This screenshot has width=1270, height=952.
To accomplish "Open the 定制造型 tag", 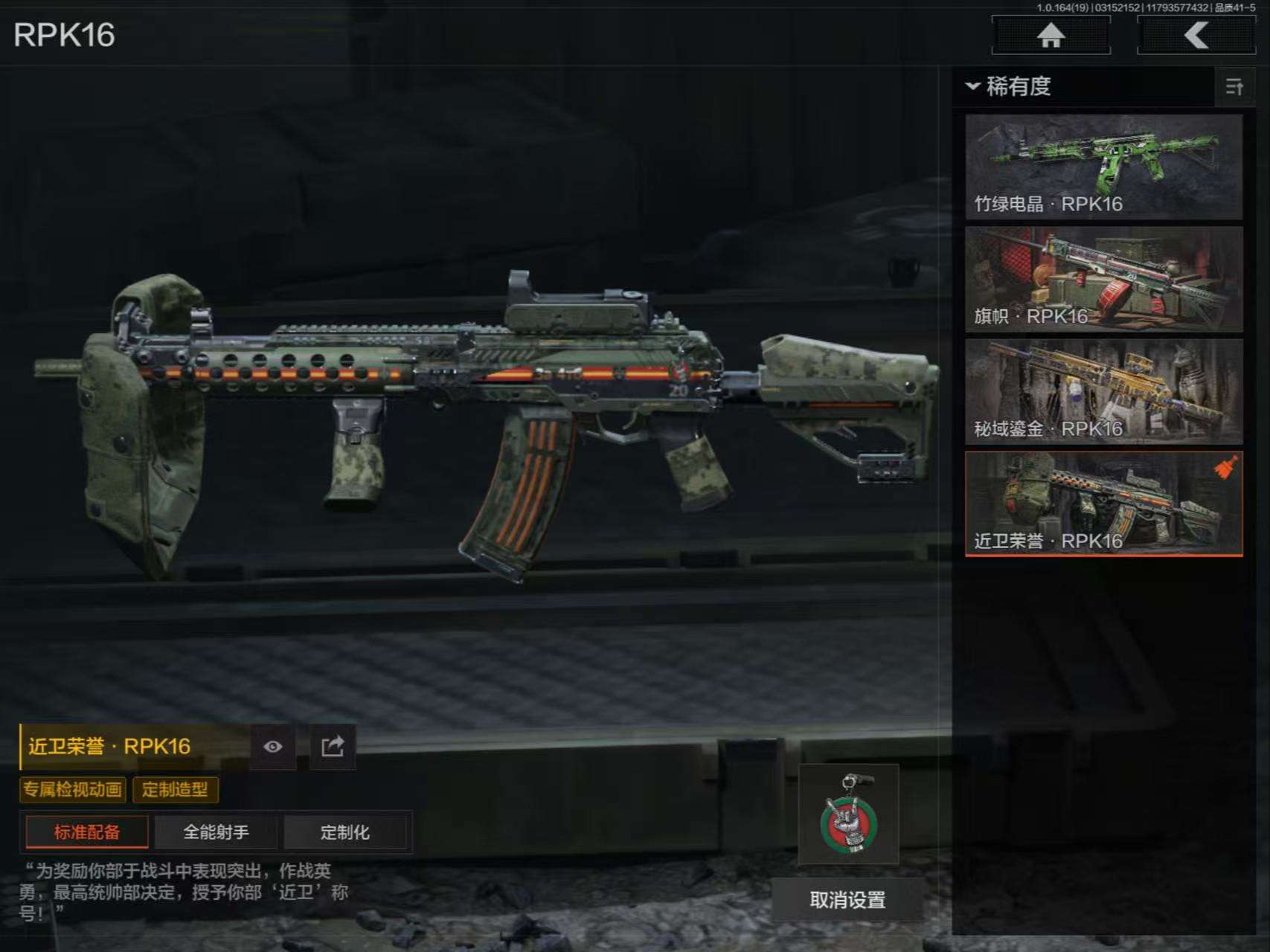I will pos(175,790).
